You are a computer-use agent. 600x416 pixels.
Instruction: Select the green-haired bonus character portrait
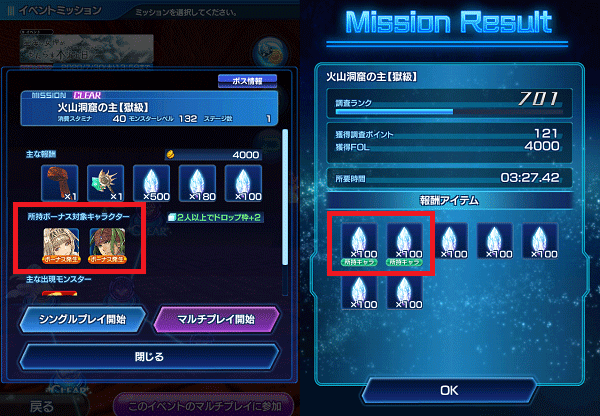[105, 244]
